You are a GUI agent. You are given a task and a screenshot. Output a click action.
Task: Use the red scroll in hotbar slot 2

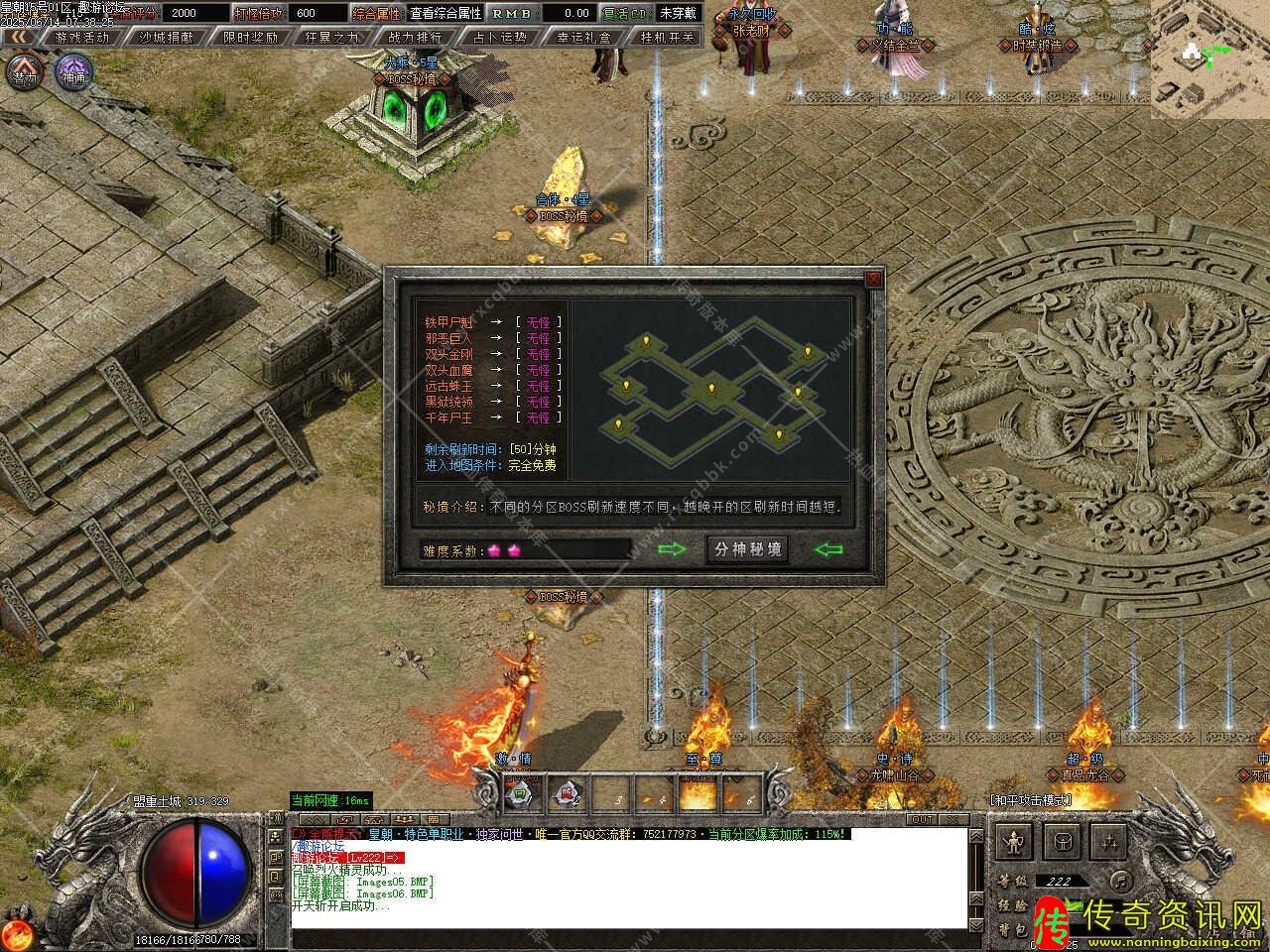point(568,794)
